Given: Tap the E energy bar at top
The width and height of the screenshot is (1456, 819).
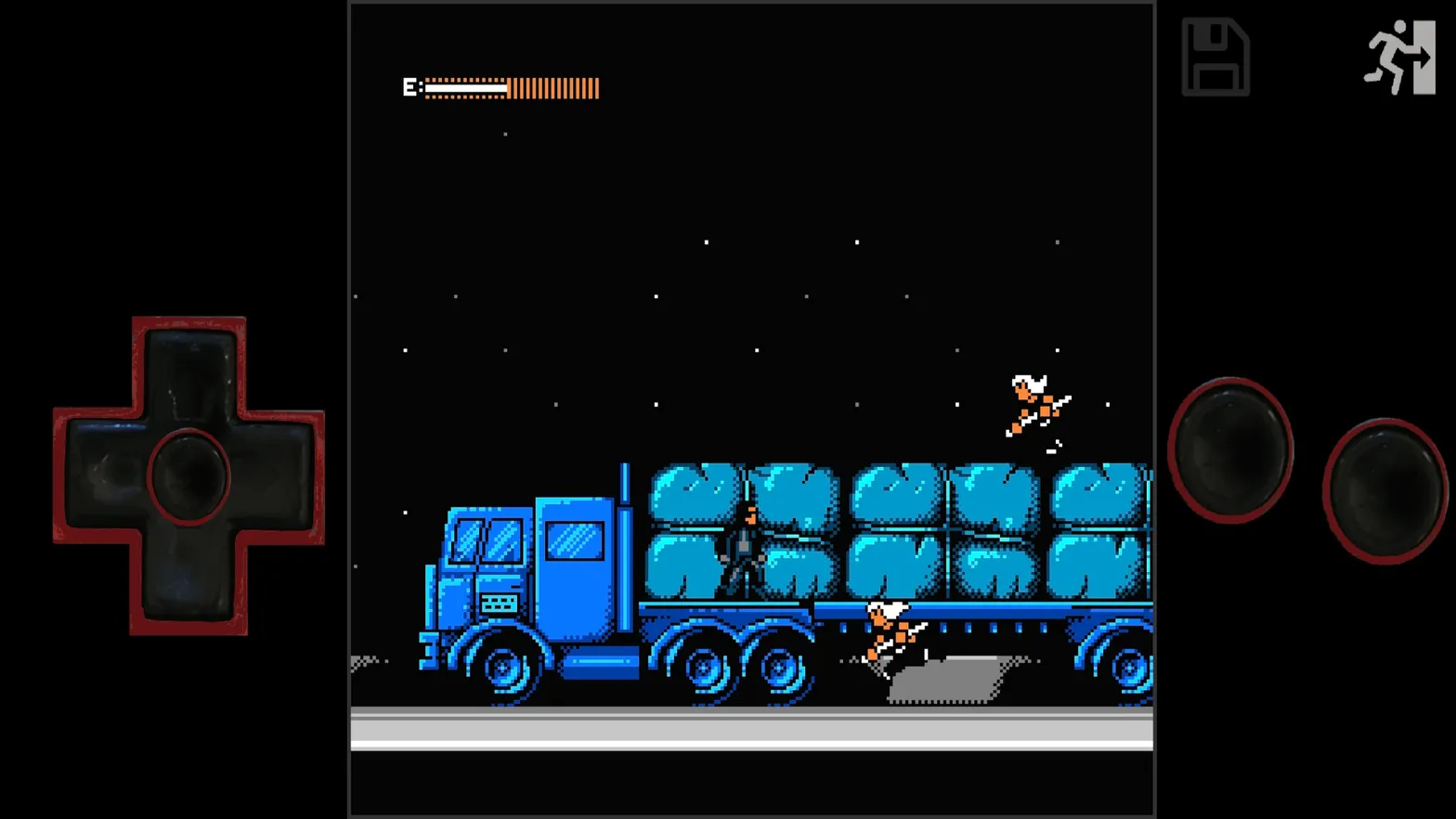Looking at the screenshot, I should coord(501,86).
